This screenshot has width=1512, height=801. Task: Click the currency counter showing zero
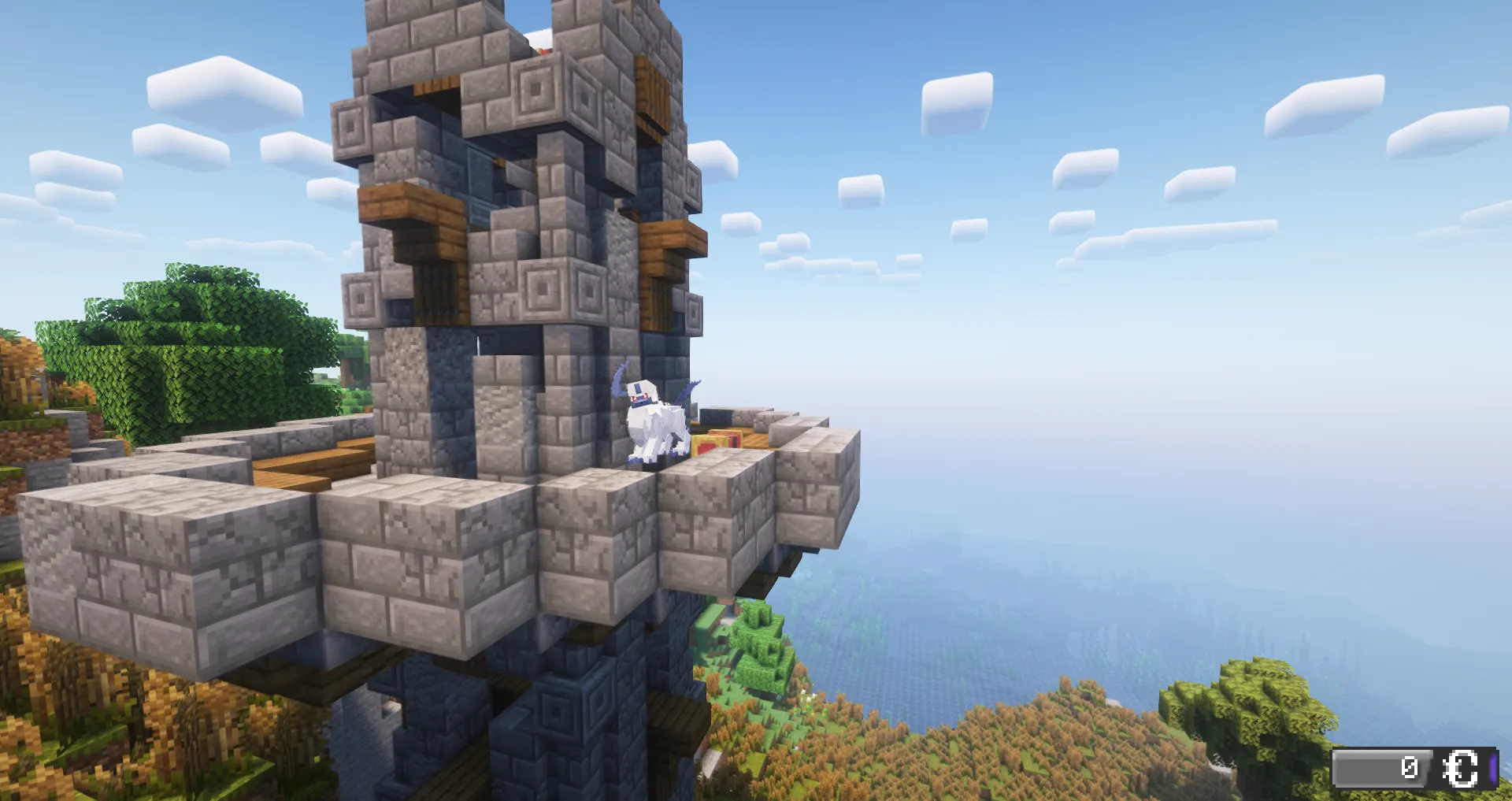click(1410, 766)
